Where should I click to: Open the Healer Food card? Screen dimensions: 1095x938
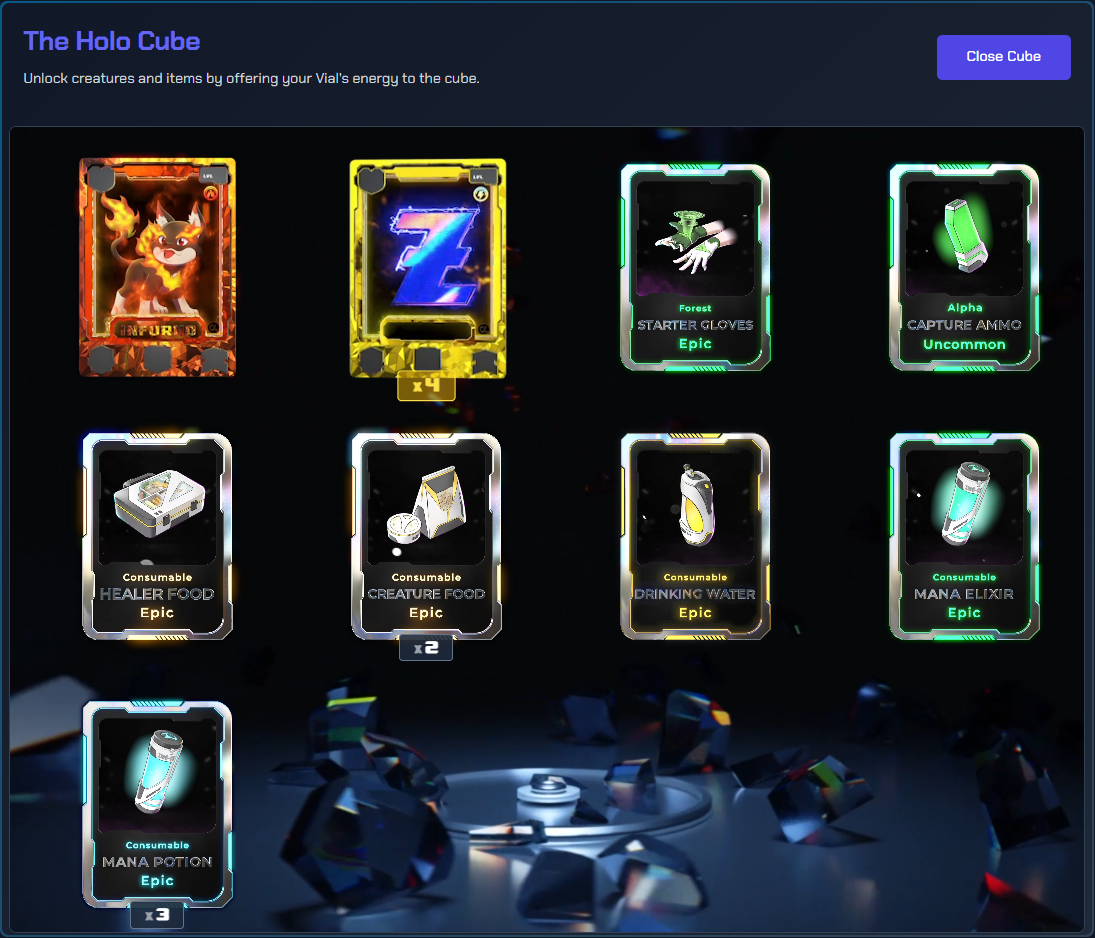[157, 535]
